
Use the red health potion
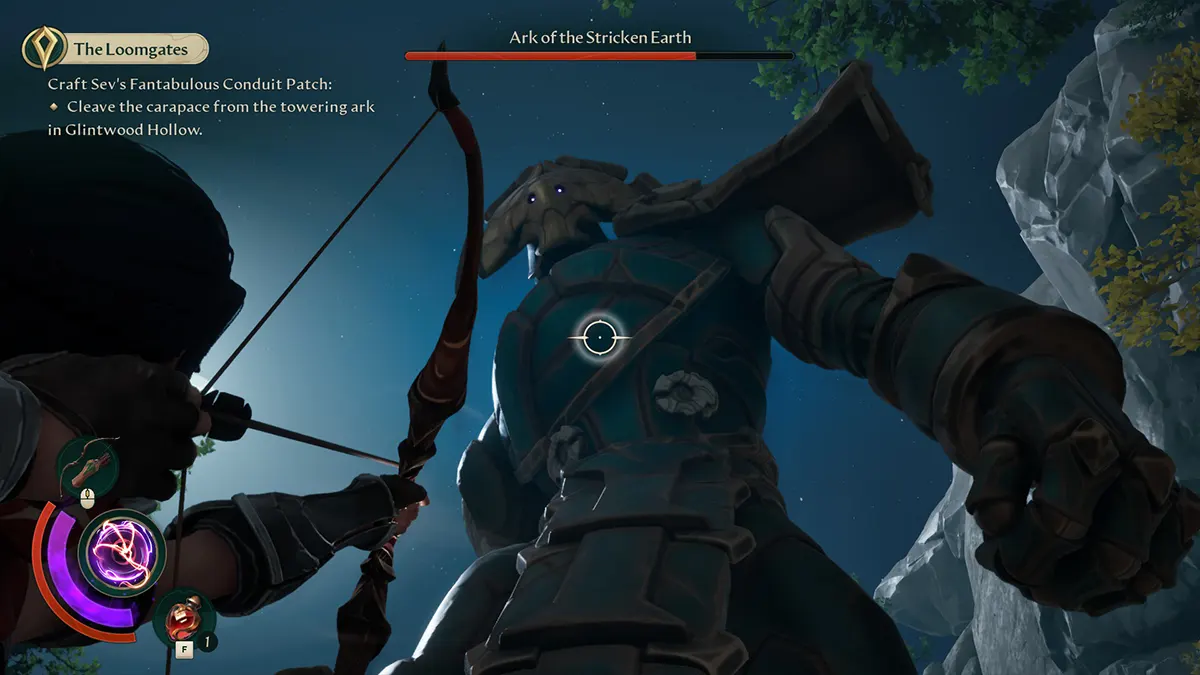[x=184, y=617]
